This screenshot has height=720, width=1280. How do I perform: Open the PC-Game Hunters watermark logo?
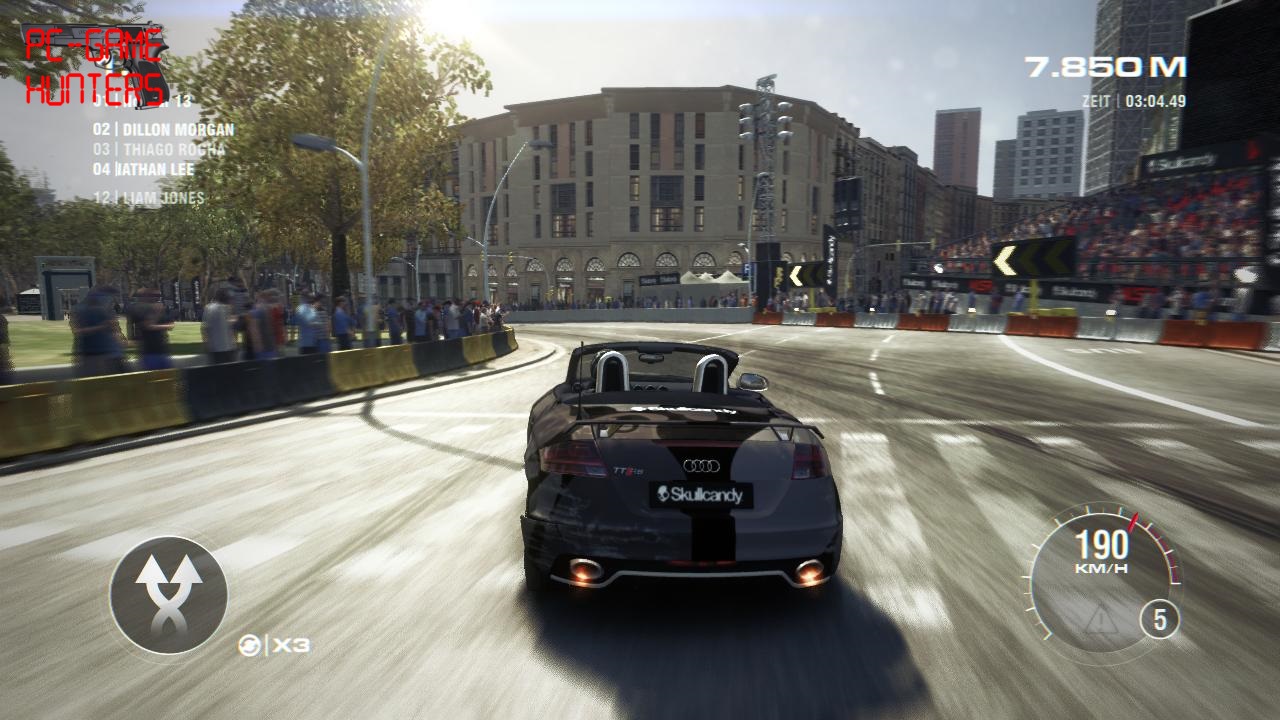coord(96,66)
